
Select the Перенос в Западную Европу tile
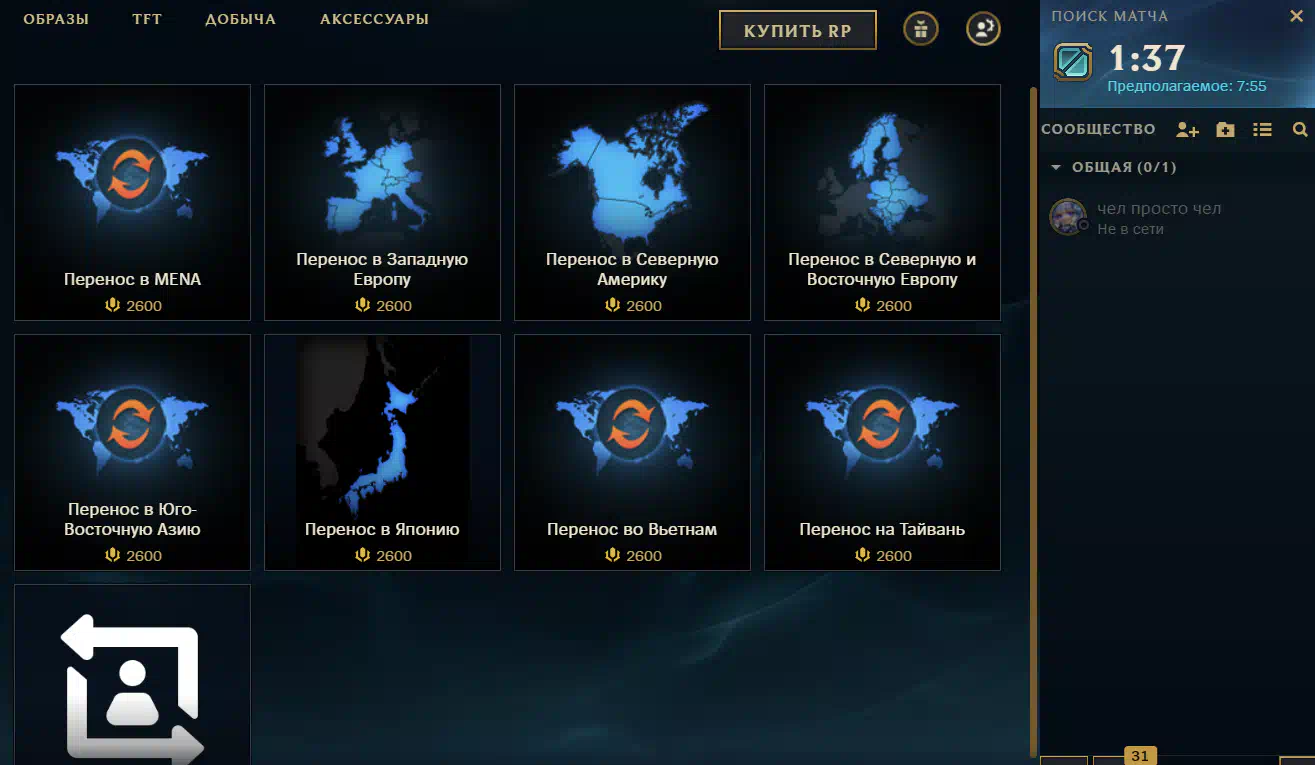pyautogui.click(x=382, y=202)
